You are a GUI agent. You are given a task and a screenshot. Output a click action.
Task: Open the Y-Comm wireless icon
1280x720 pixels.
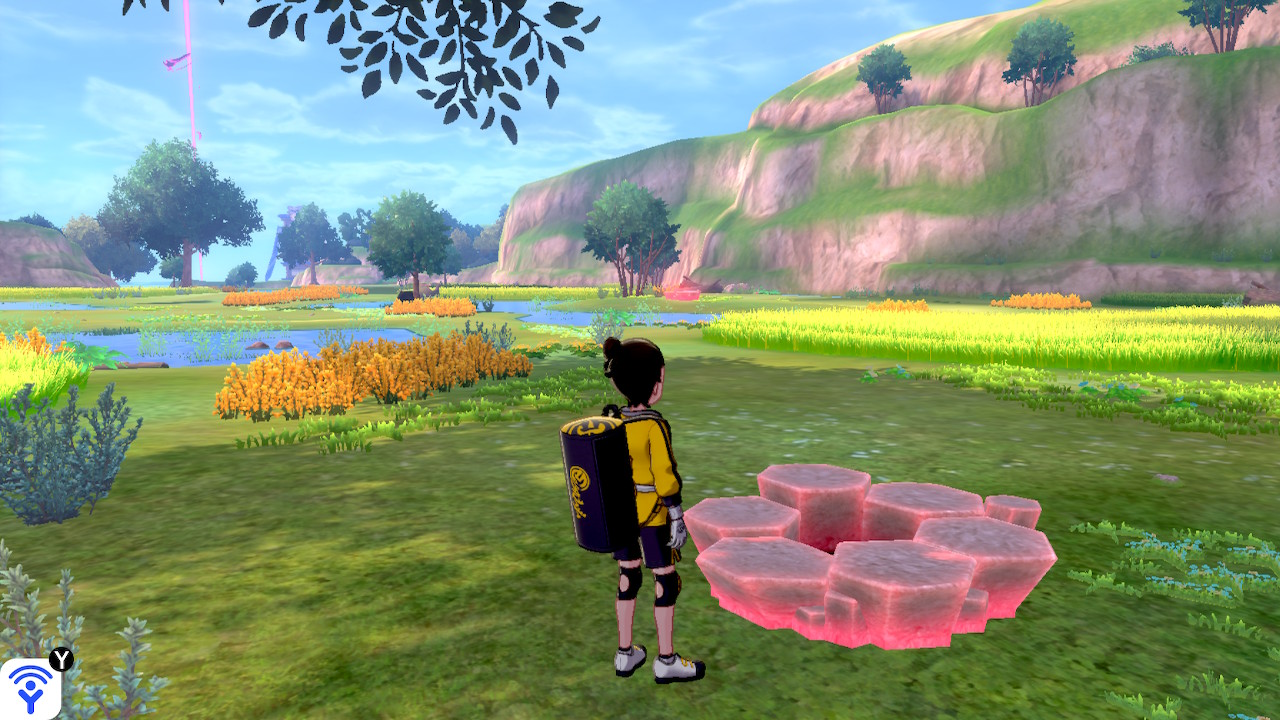pyautogui.click(x=30, y=689)
